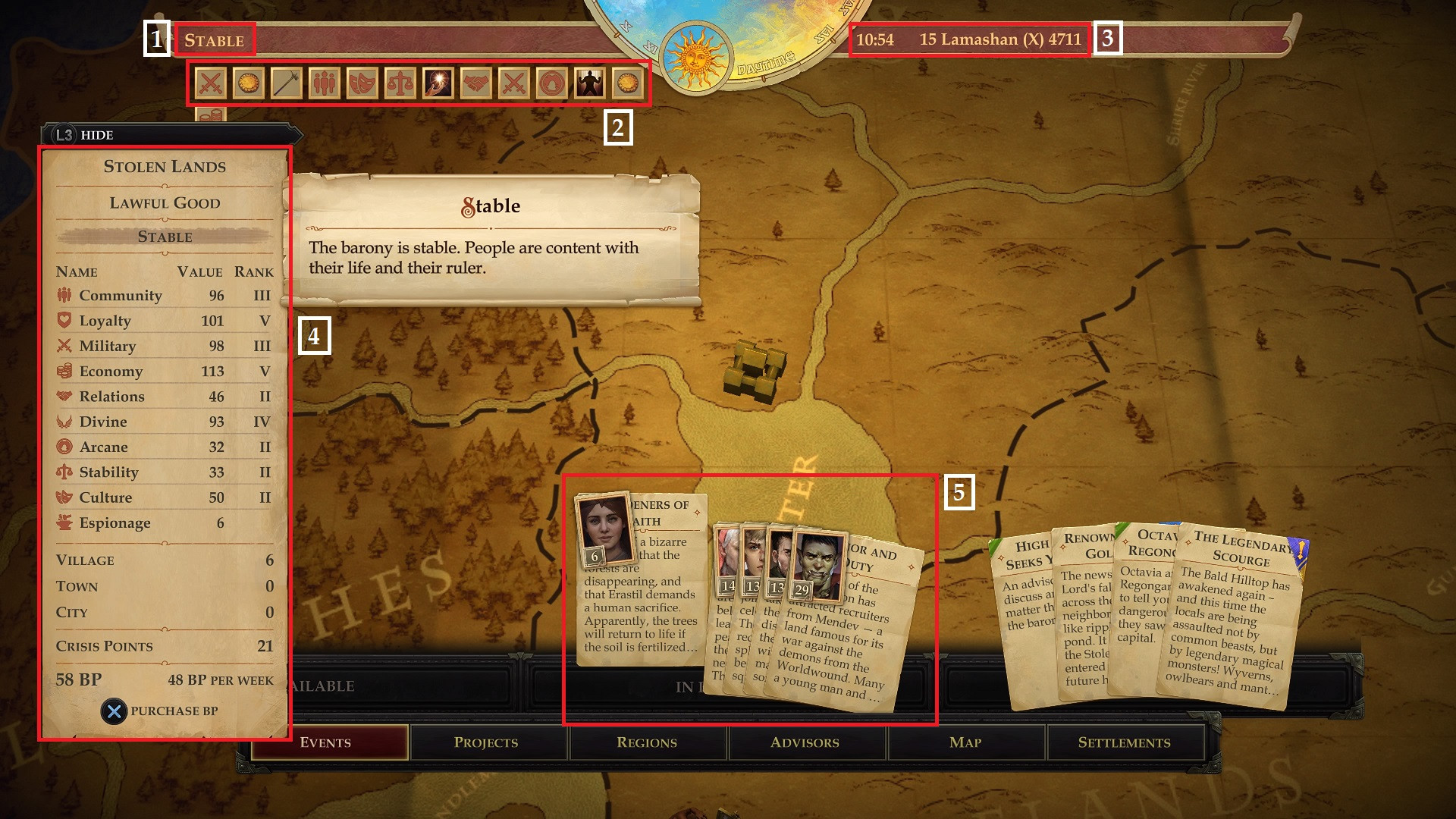This screenshot has width=1456, height=819.
Task: Switch to the Events tab
Action: 326,742
